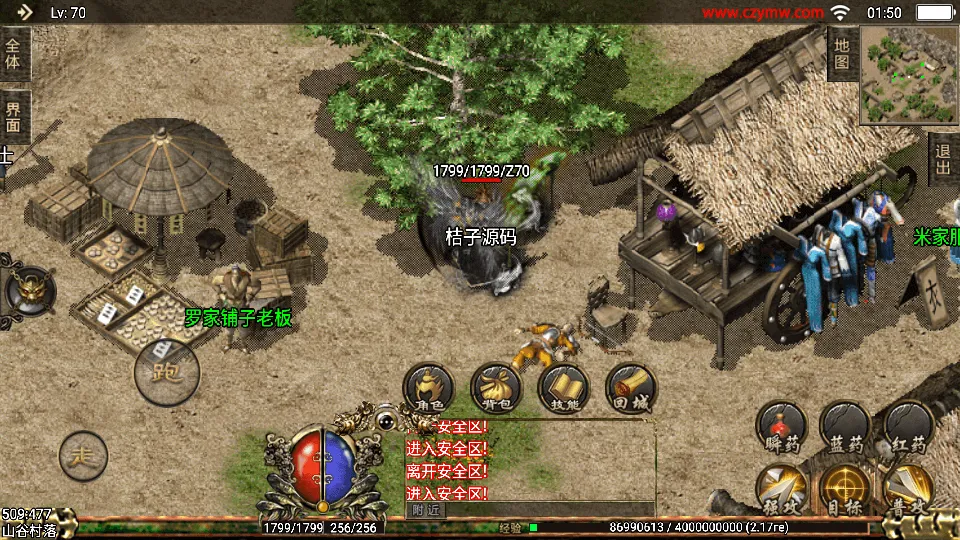Use the 瞬药 instant potion
Image resolution: width=960 pixels, height=540 pixels.
pos(782,429)
